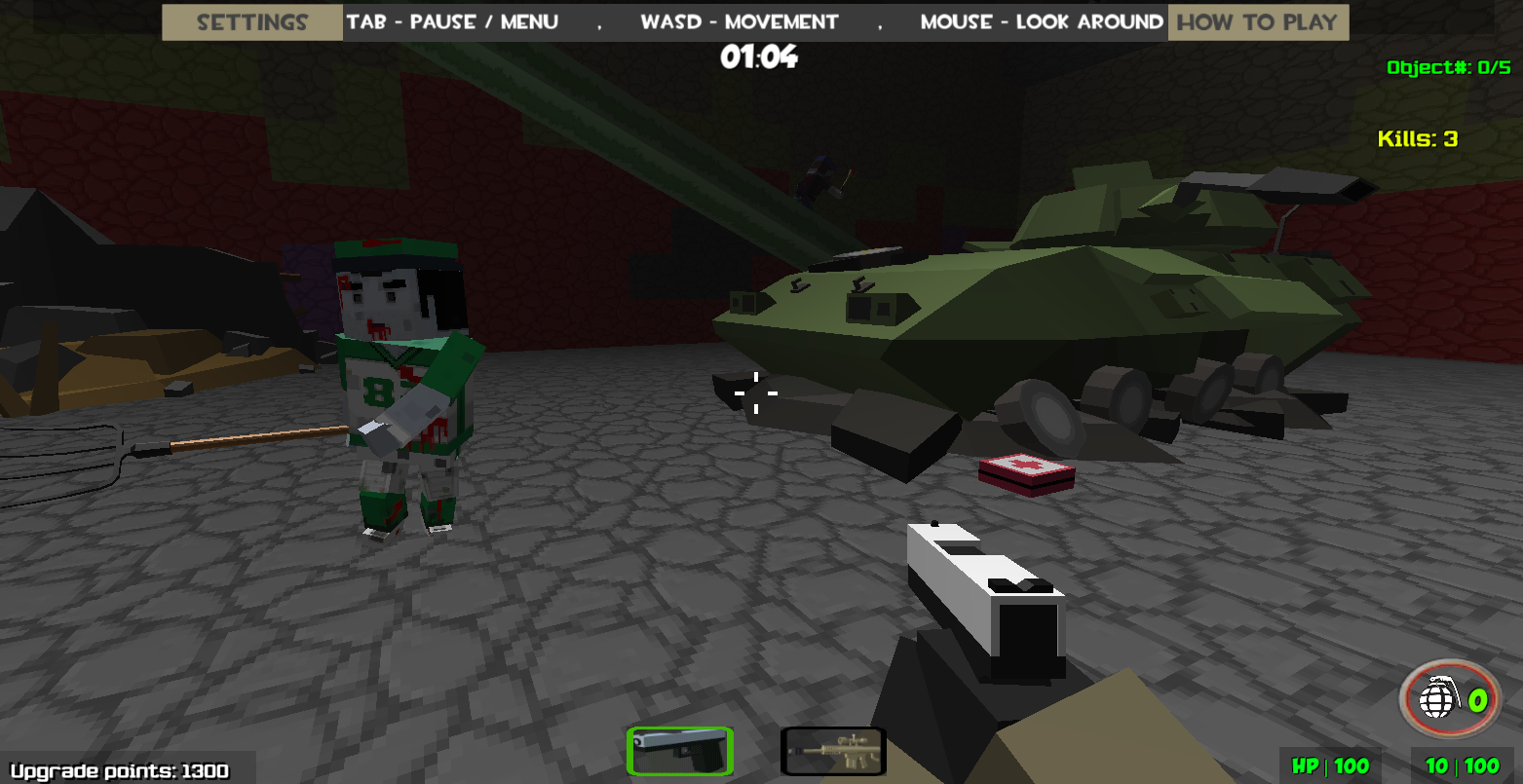Click the green-outlined equipped weapon thumbnail
The width and height of the screenshot is (1523, 784).
(680, 750)
